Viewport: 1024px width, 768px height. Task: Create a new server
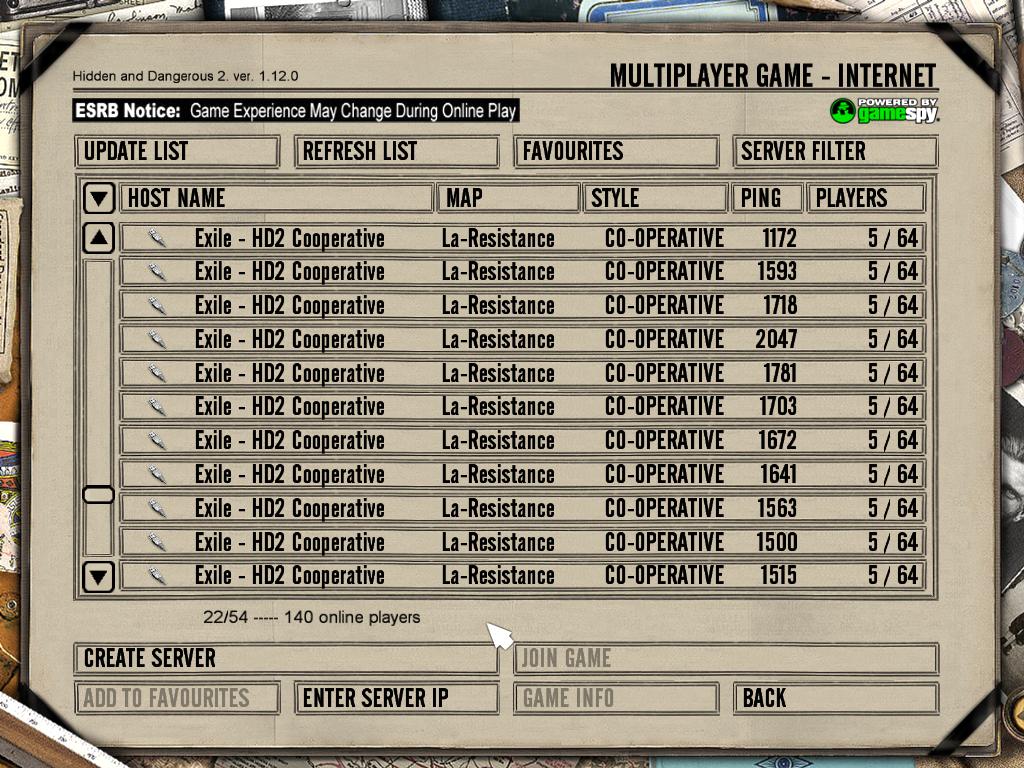click(285, 658)
